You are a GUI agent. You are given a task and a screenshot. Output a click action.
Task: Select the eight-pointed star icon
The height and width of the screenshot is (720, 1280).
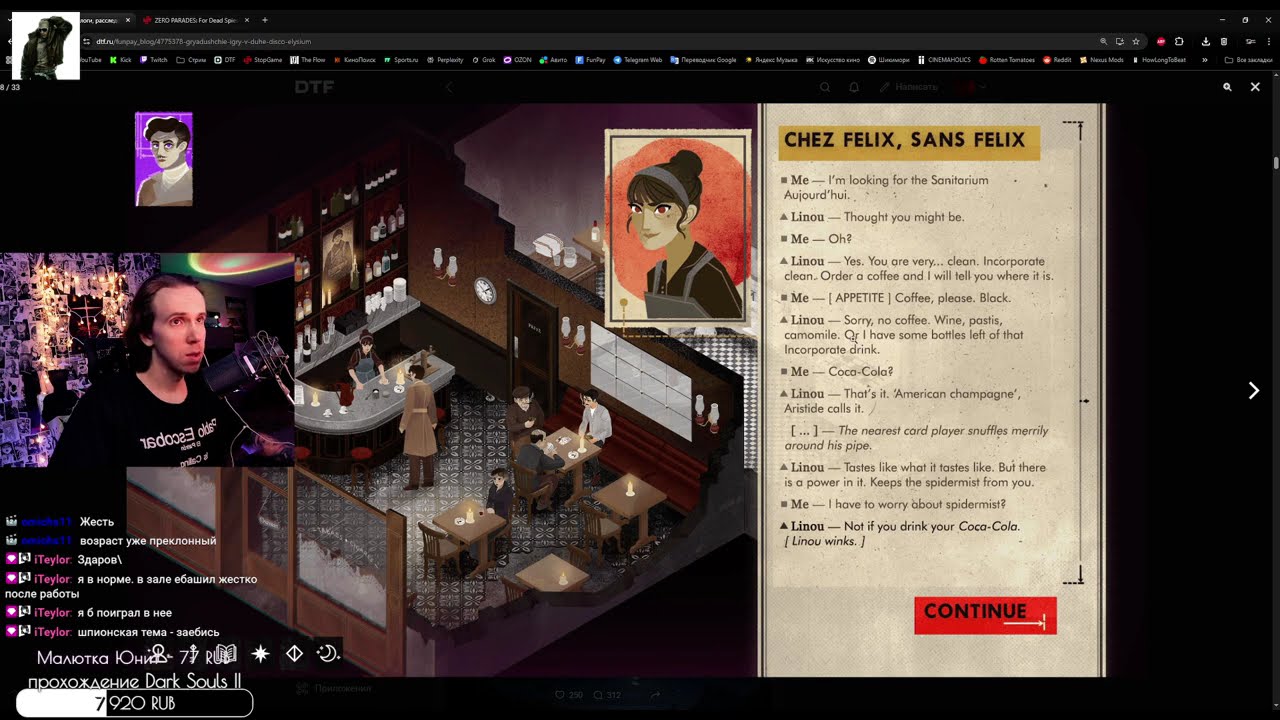tap(260, 654)
